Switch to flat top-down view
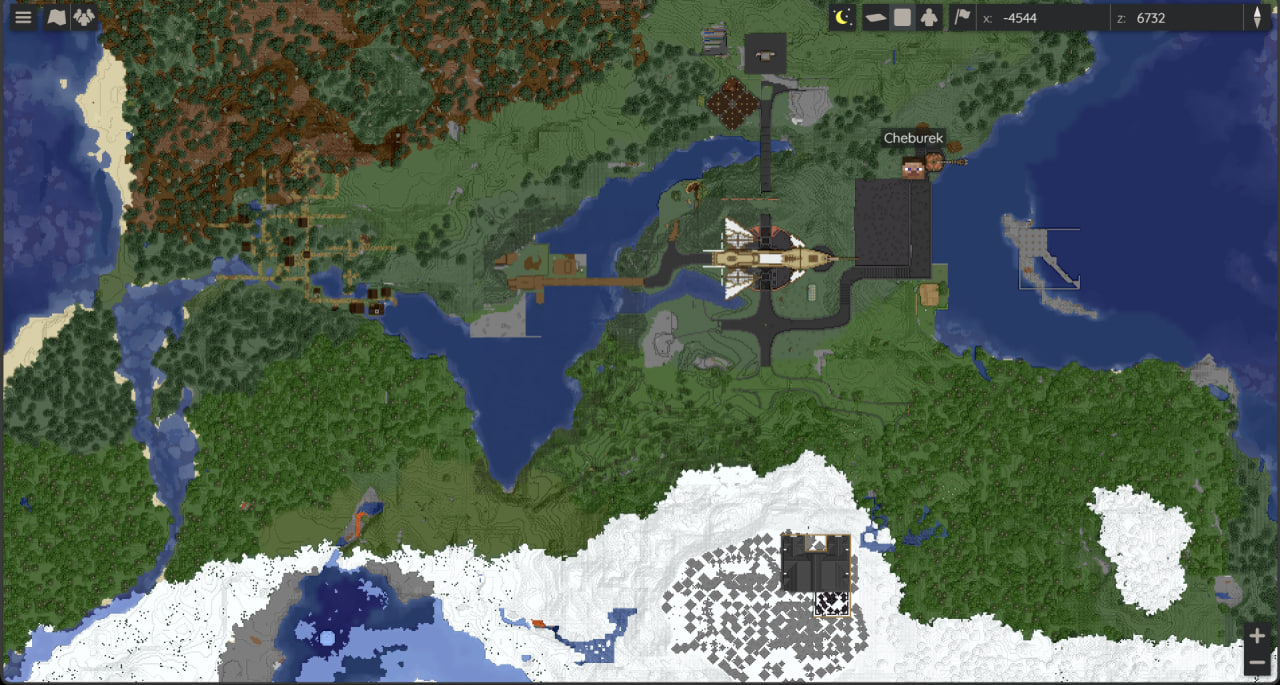This screenshot has height=685, width=1280. click(x=902, y=17)
